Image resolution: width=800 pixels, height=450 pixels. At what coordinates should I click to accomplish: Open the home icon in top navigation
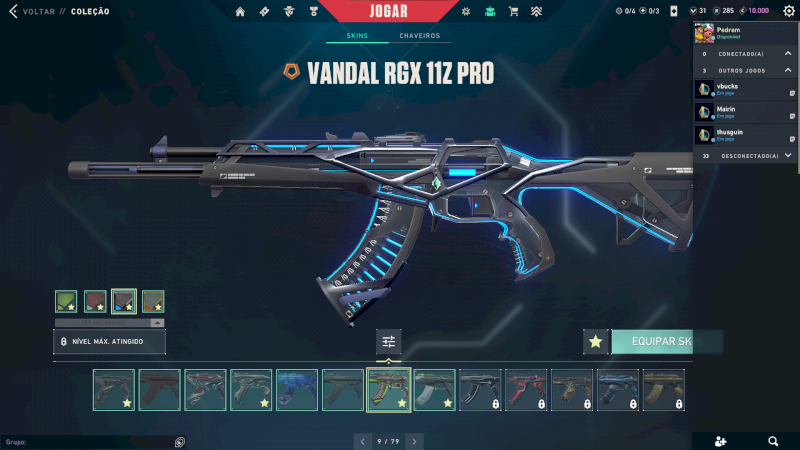click(x=240, y=11)
